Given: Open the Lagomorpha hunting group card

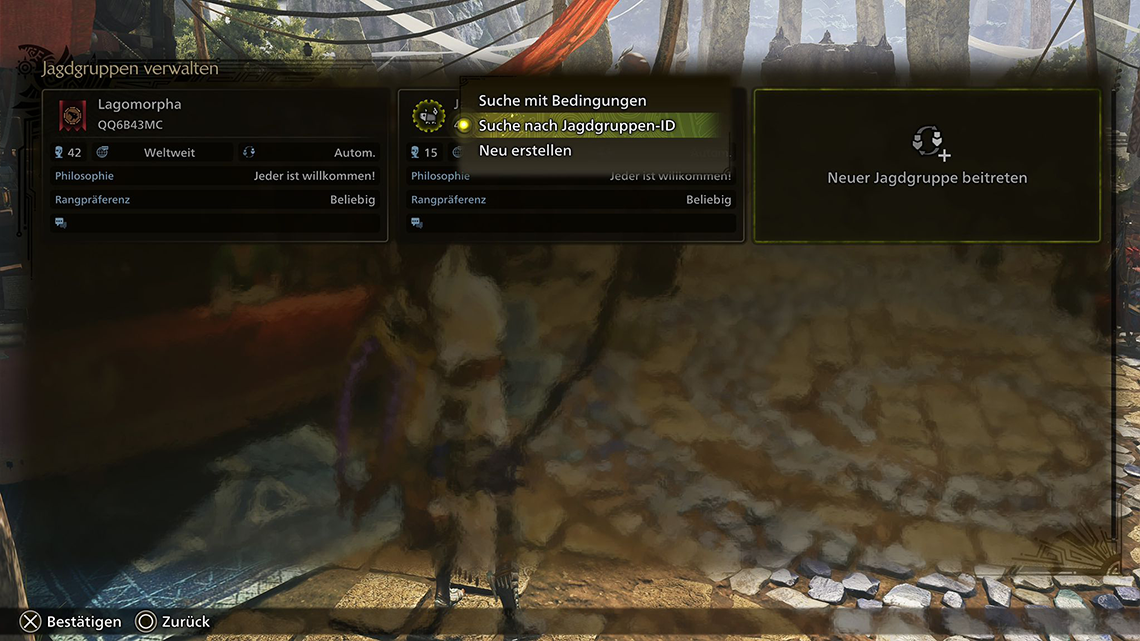Looking at the screenshot, I should pyautogui.click(x=215, y=165).
